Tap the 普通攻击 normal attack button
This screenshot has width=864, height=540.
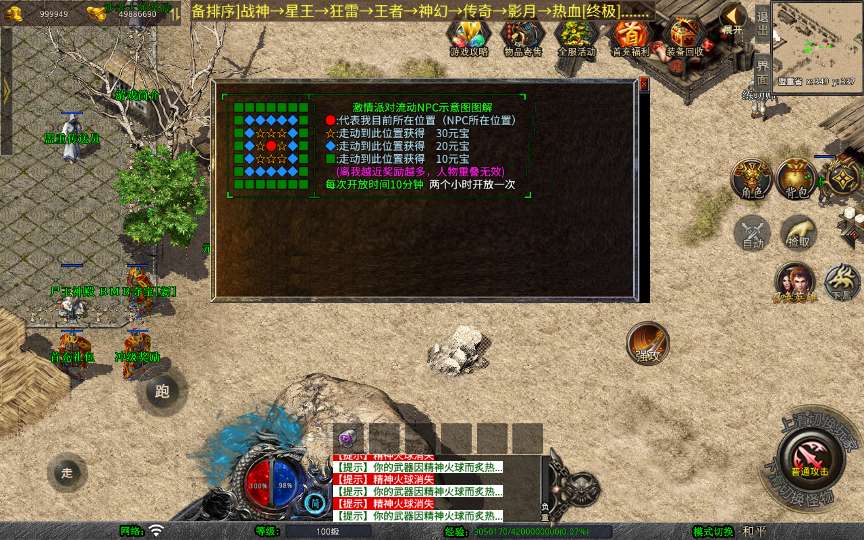click(x=811, y=459)
